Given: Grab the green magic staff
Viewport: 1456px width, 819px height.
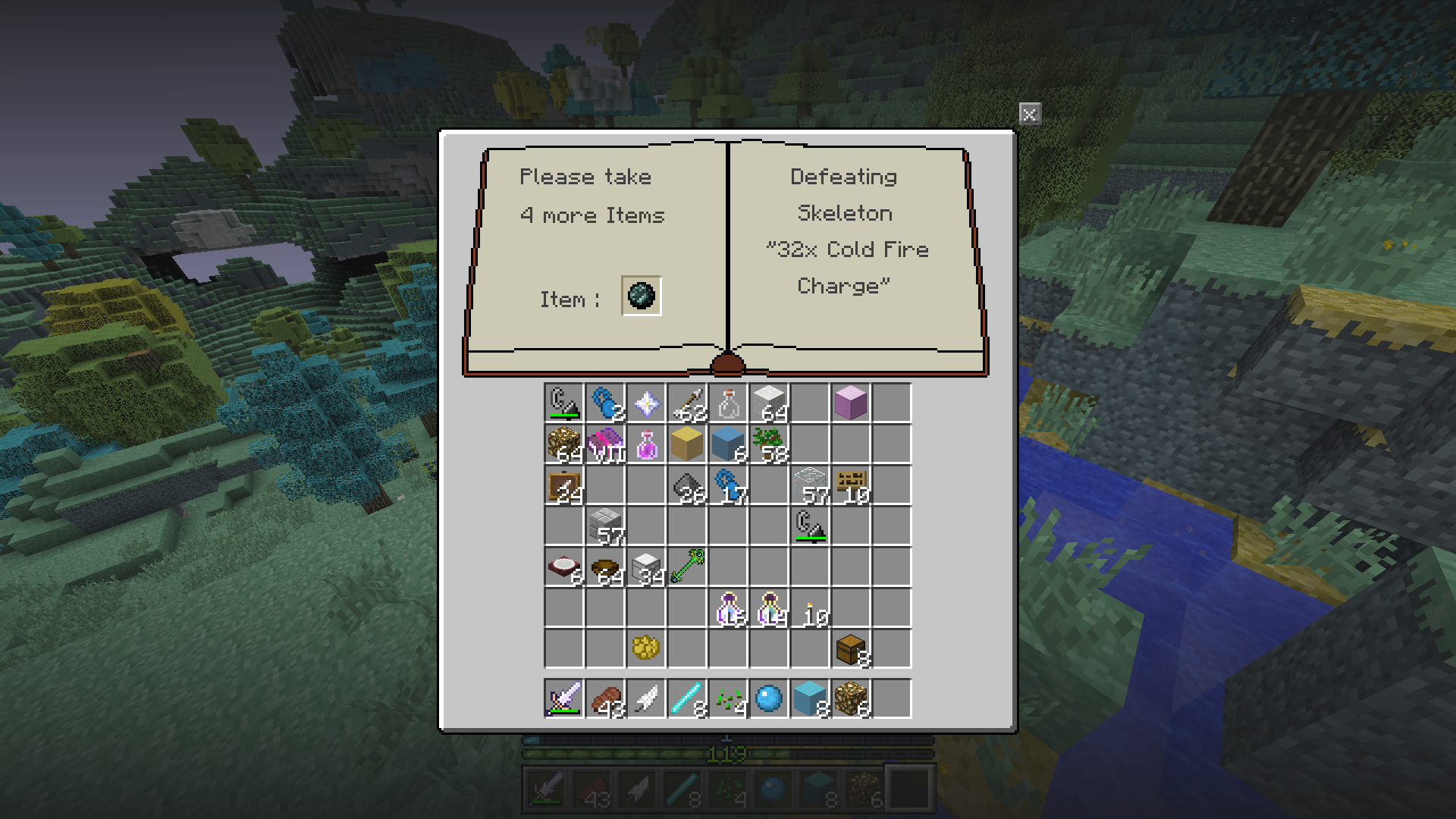Looking at the screenshot, I should coord(687,567).
